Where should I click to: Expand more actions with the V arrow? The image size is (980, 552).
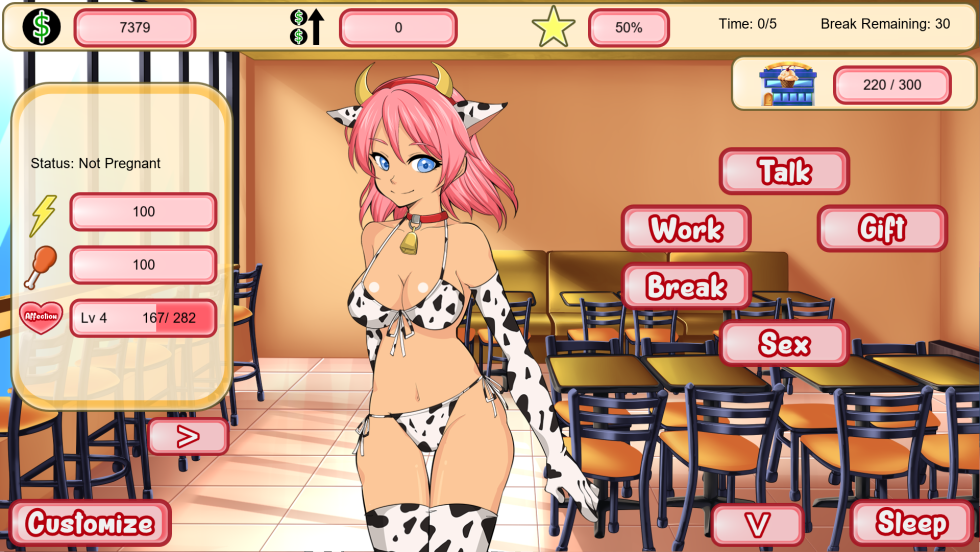[758, 524]
